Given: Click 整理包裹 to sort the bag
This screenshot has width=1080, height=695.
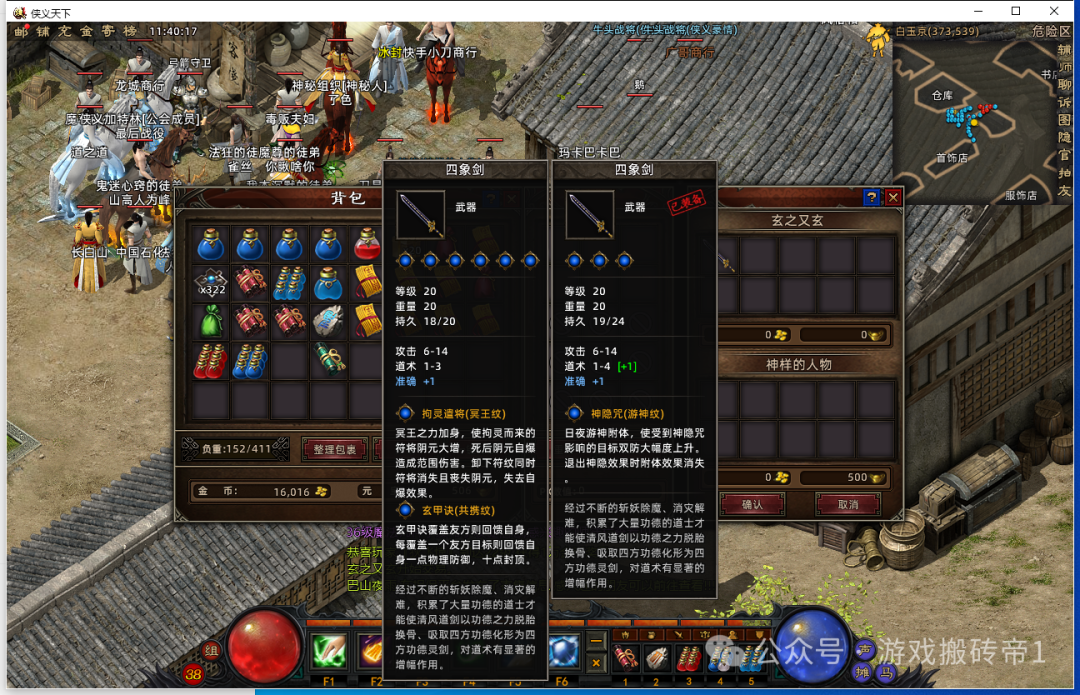Looking at the screenshot, I should tap(335, 450).
